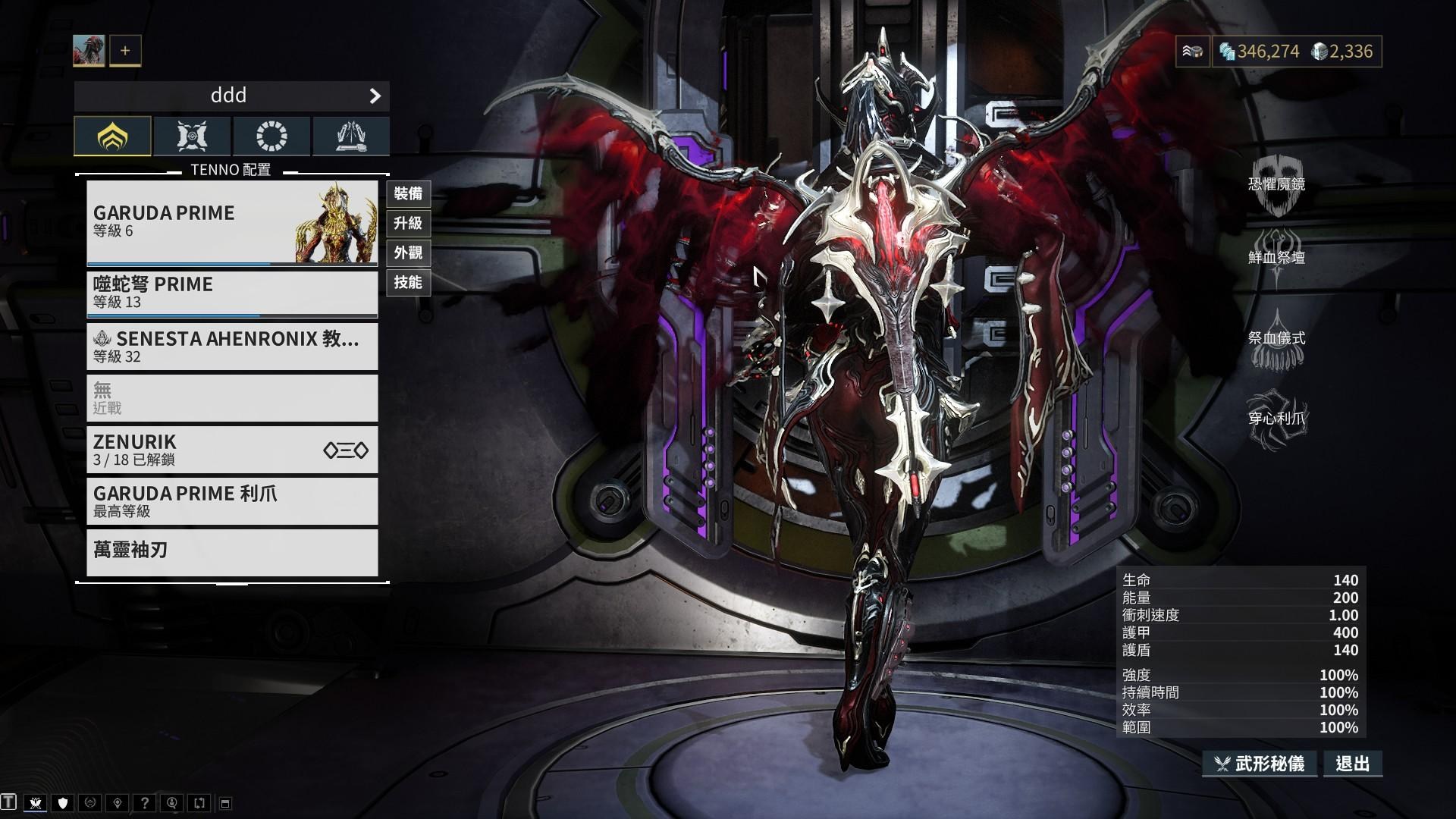Screen dimensions: 1456x819
Task: Open the question mark help icon
Action: coord(144,802)
